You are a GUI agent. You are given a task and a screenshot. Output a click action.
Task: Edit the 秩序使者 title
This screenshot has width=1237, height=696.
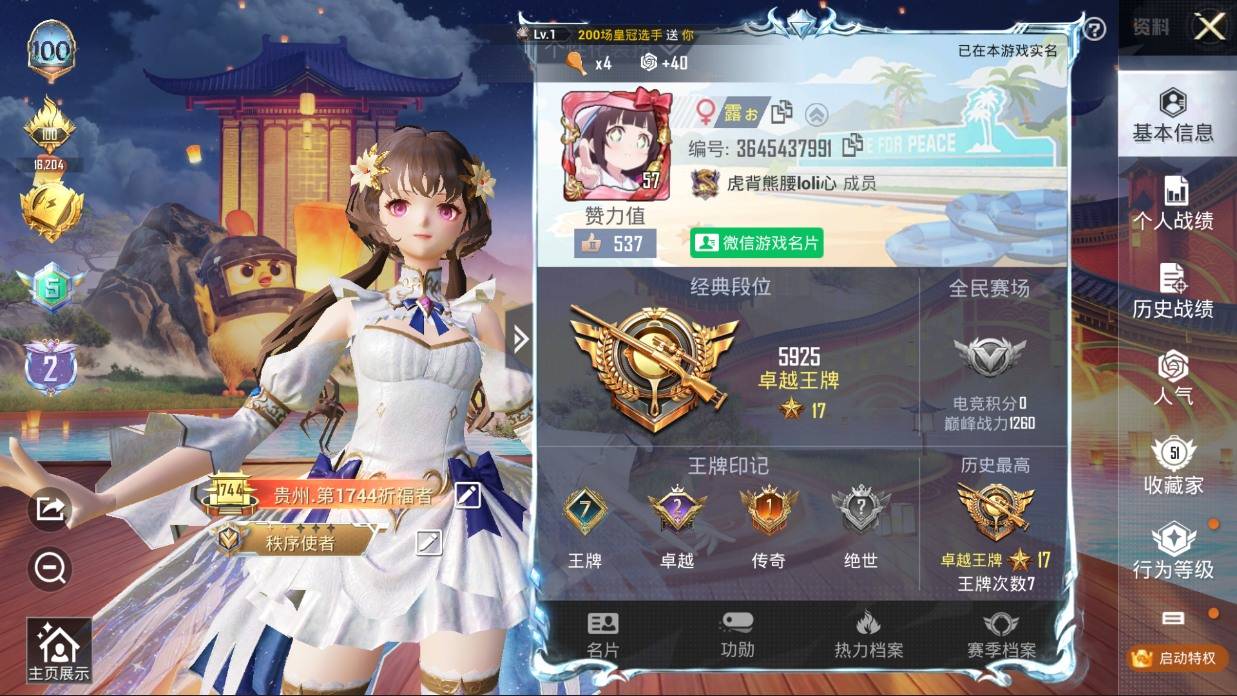point(429,542)
